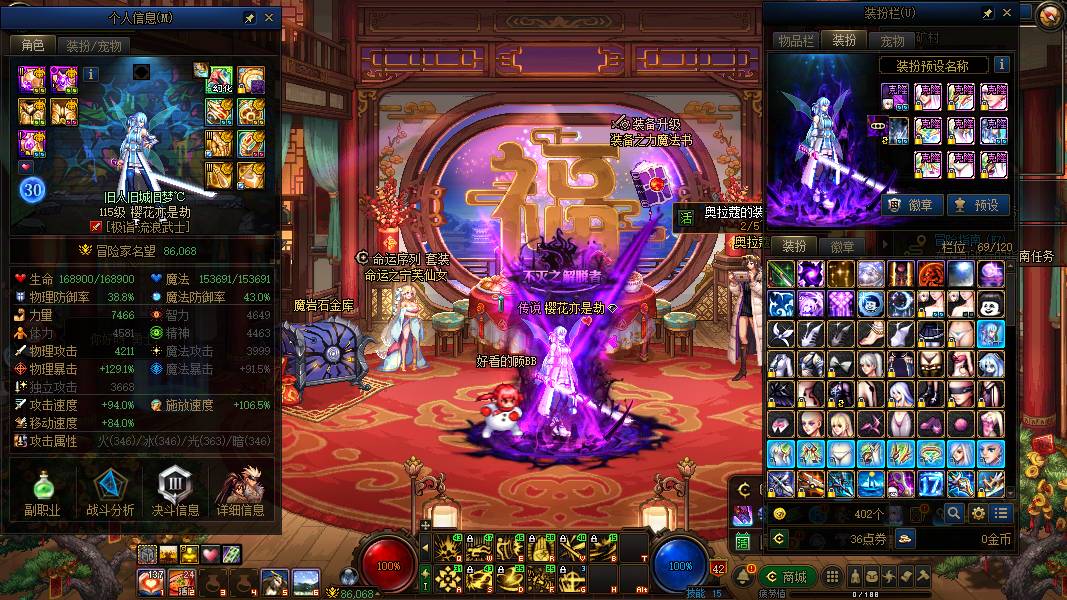Open avatar bag settings gear

coord(978,513)
